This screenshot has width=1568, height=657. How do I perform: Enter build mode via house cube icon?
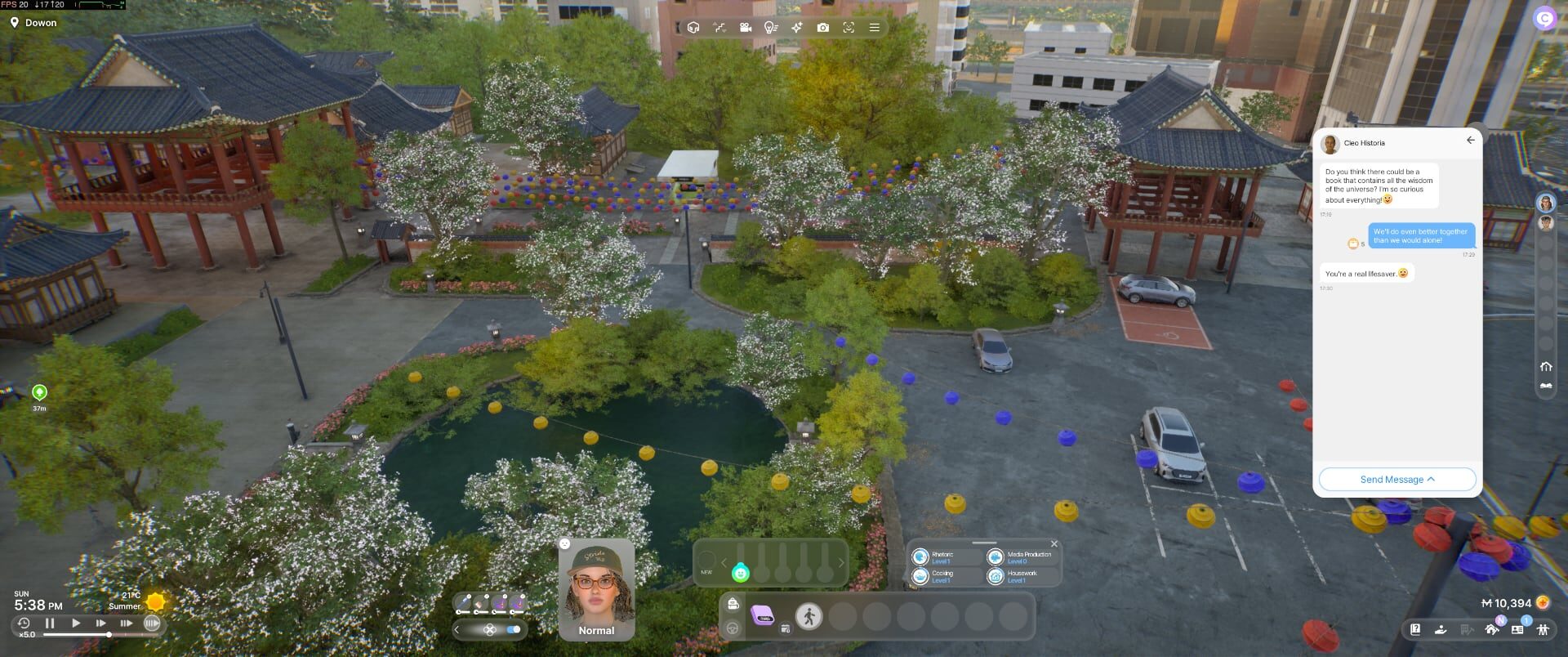click(693, 28)
